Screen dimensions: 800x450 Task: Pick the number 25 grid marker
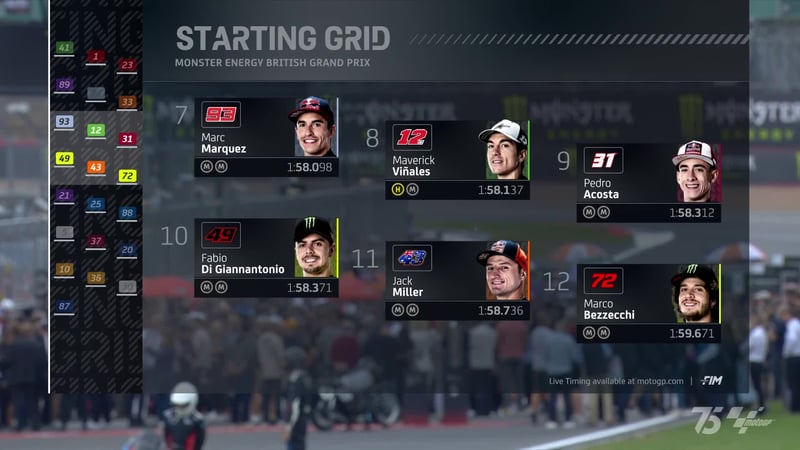point(96,204)
